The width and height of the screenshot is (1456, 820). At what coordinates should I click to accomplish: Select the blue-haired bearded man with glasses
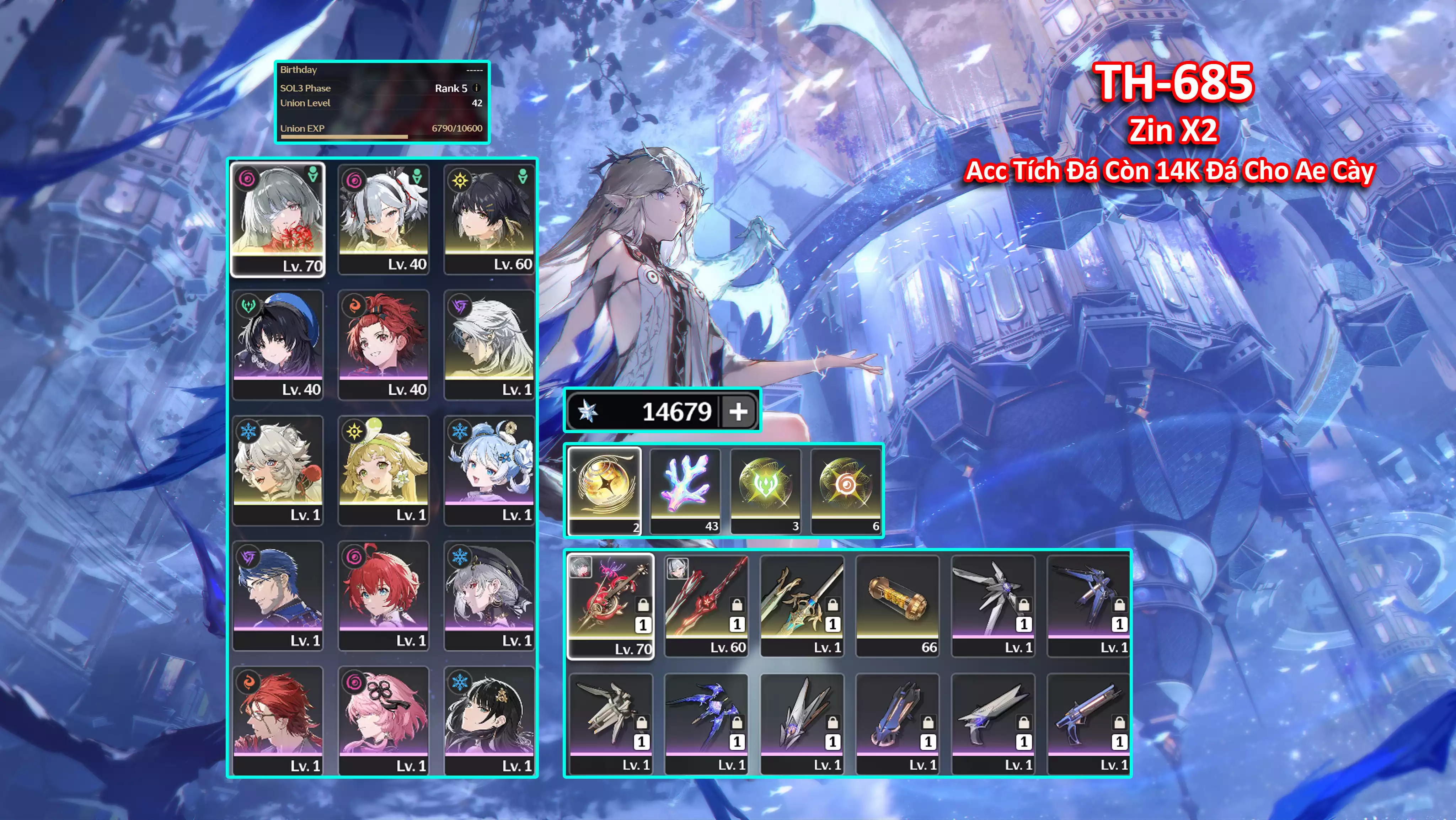278,595
